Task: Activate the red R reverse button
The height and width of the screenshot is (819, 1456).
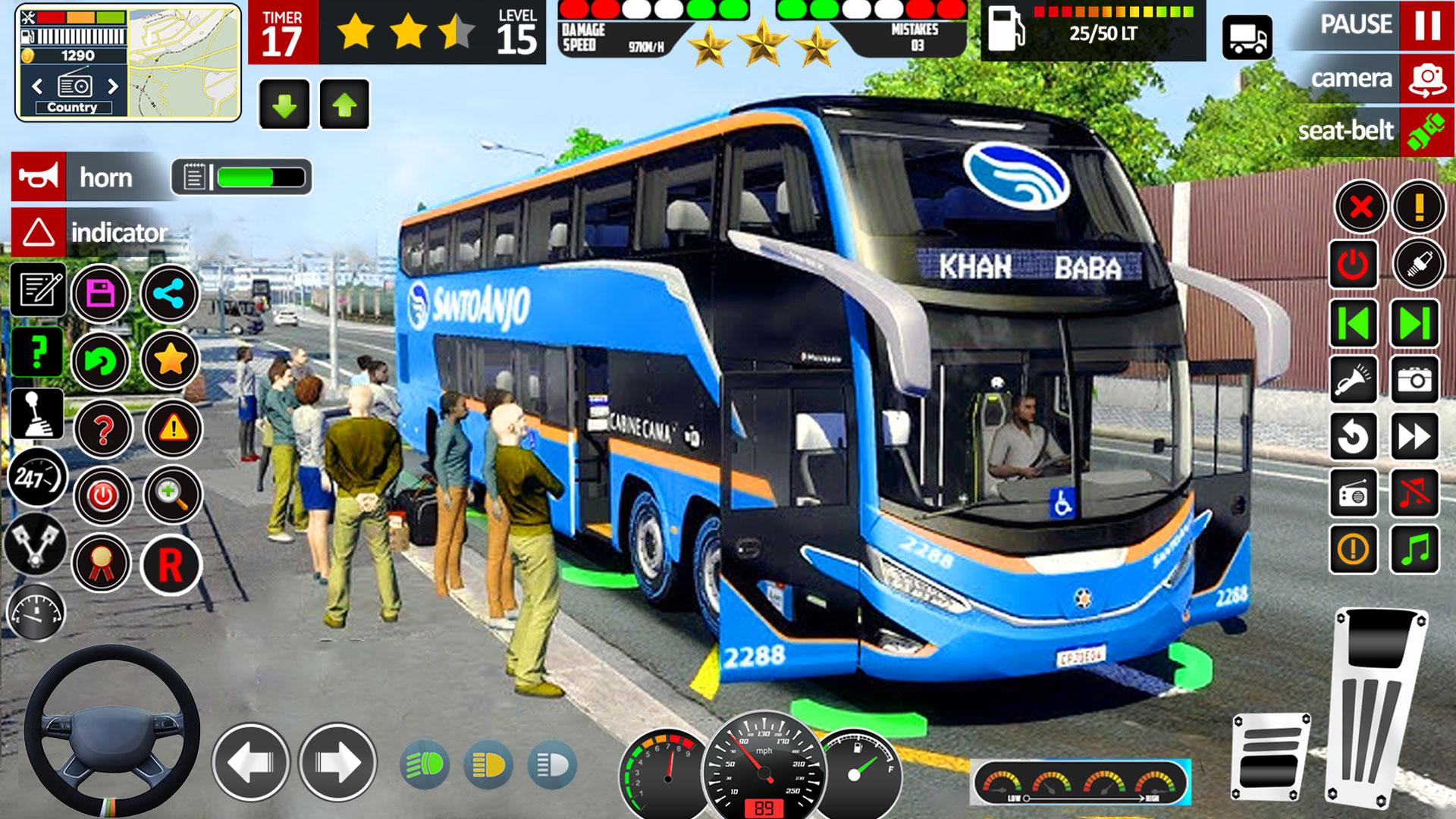Action: (x=171, y=566)
